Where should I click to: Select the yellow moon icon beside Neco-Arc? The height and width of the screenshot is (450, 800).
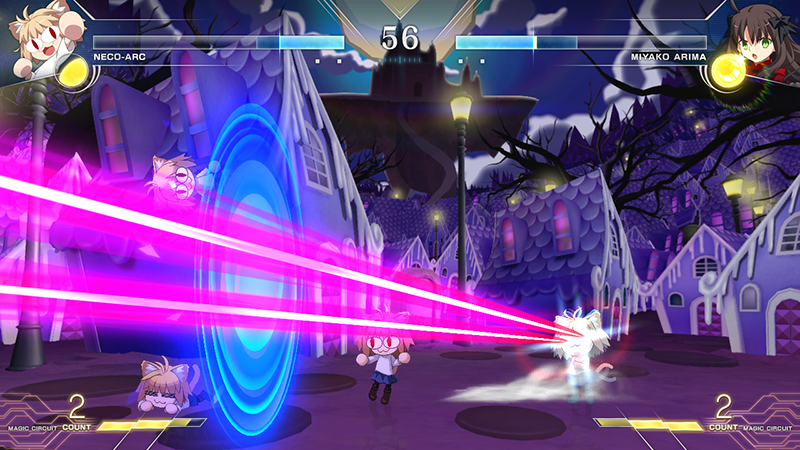[73, 72]
